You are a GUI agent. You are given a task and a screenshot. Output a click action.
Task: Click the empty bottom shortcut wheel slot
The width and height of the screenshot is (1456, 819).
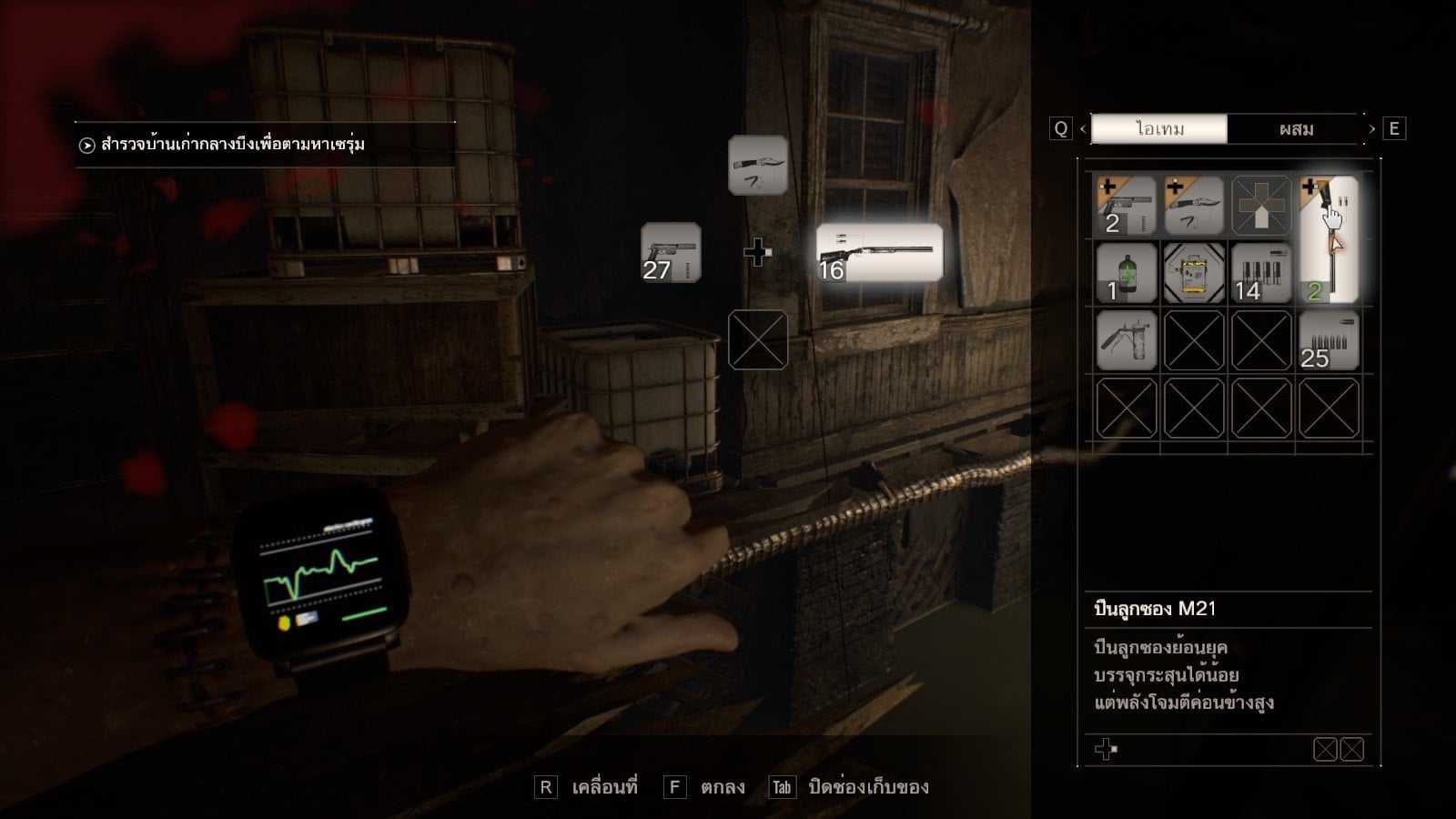coord(758,339)
